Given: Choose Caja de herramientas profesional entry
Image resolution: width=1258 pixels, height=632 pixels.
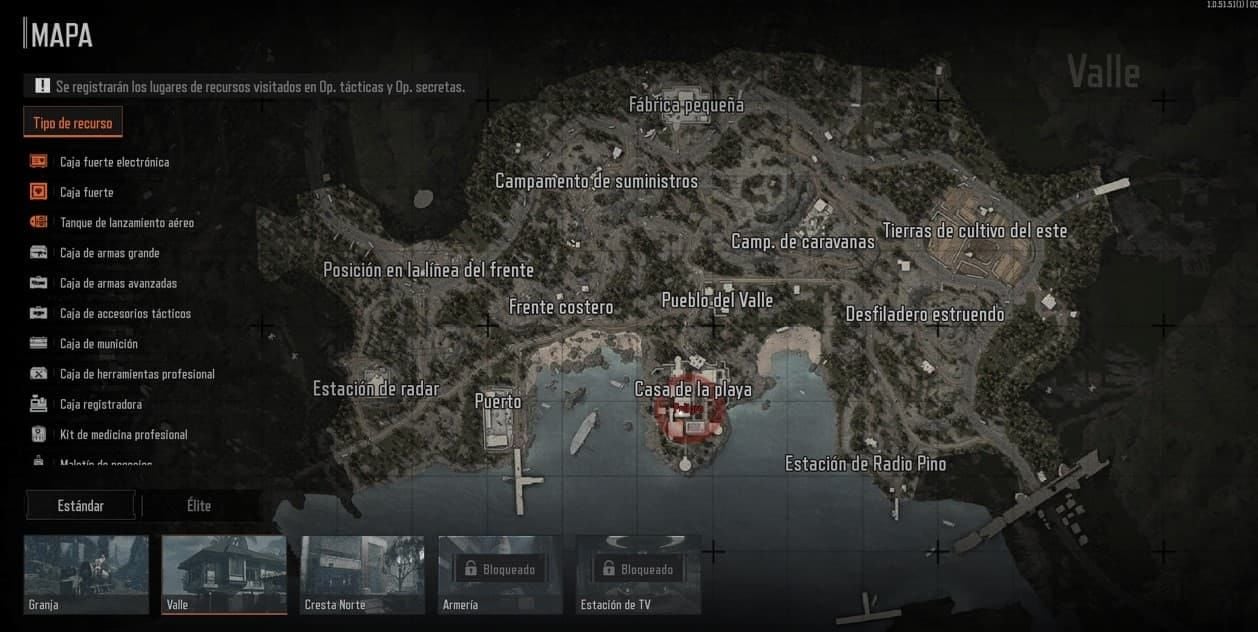Looking at the screenshot, I should (136, 374).
